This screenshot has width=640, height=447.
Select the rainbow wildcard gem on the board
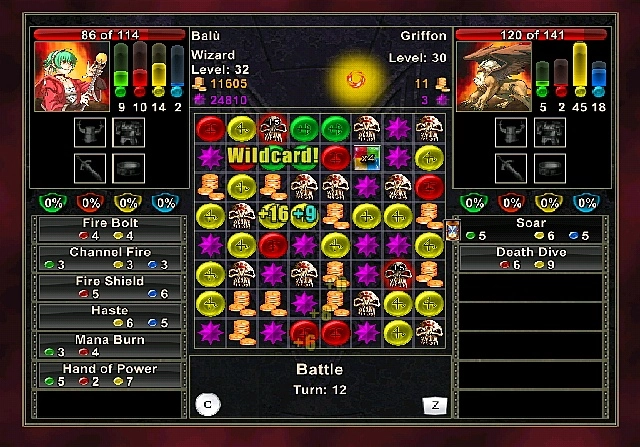[x=366, y=157]
